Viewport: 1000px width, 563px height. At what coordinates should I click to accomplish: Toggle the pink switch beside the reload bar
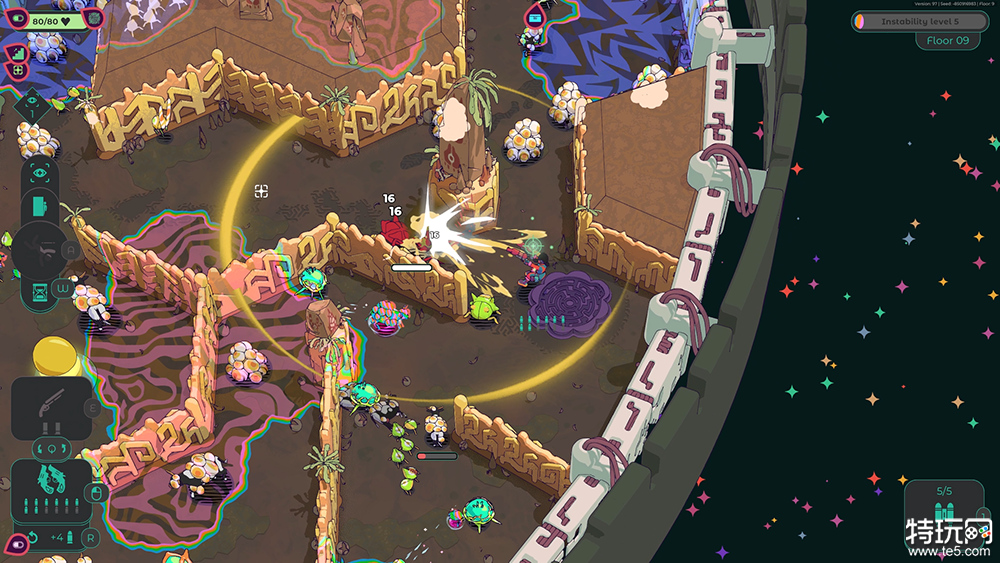pyautogui.click(x=16, y=543)
